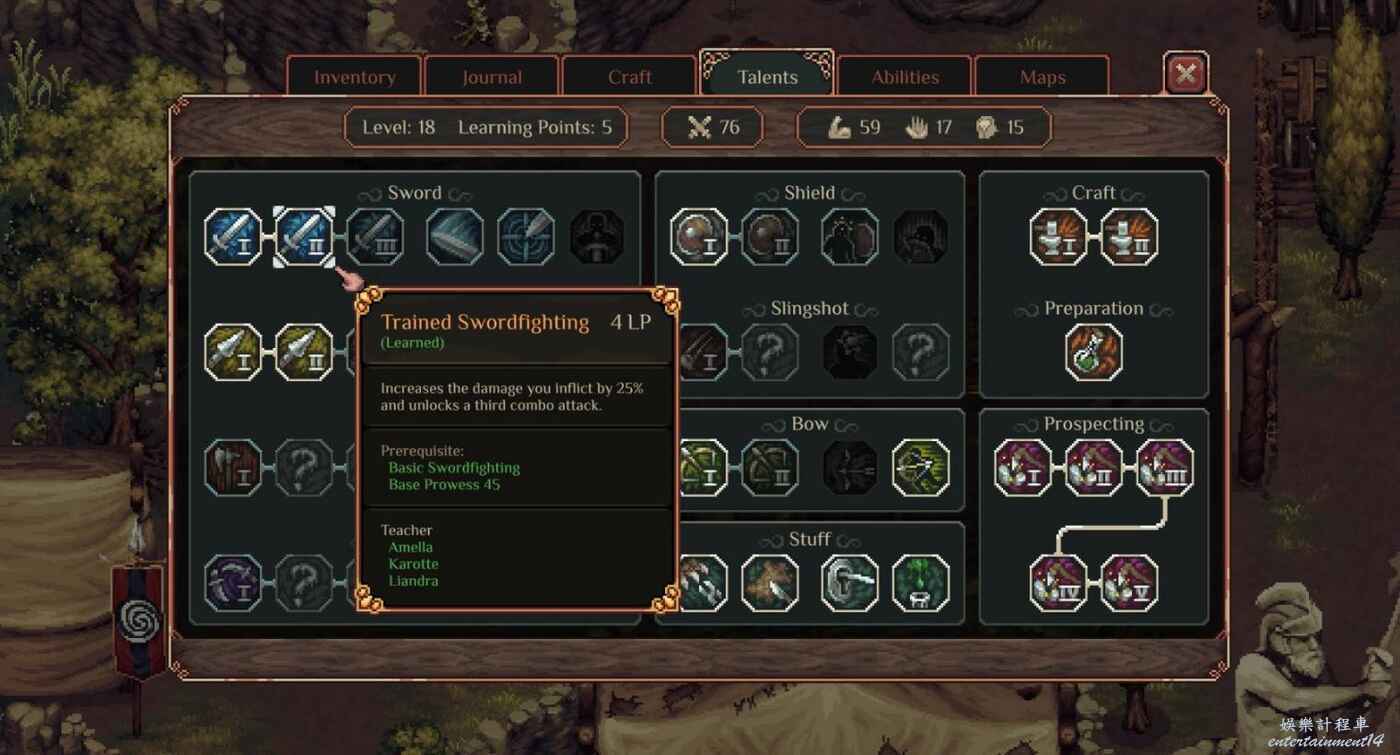
Task: Click the Prospecting I talent
Action: click(1022, 468)
